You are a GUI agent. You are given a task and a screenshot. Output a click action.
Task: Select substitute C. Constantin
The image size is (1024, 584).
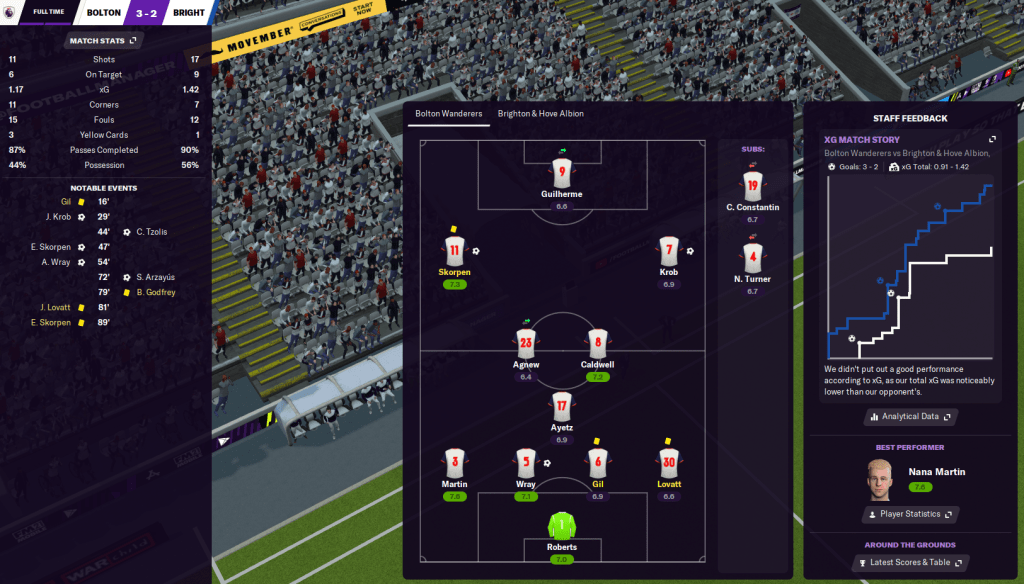pyautogui.click(x=752, y=185)
